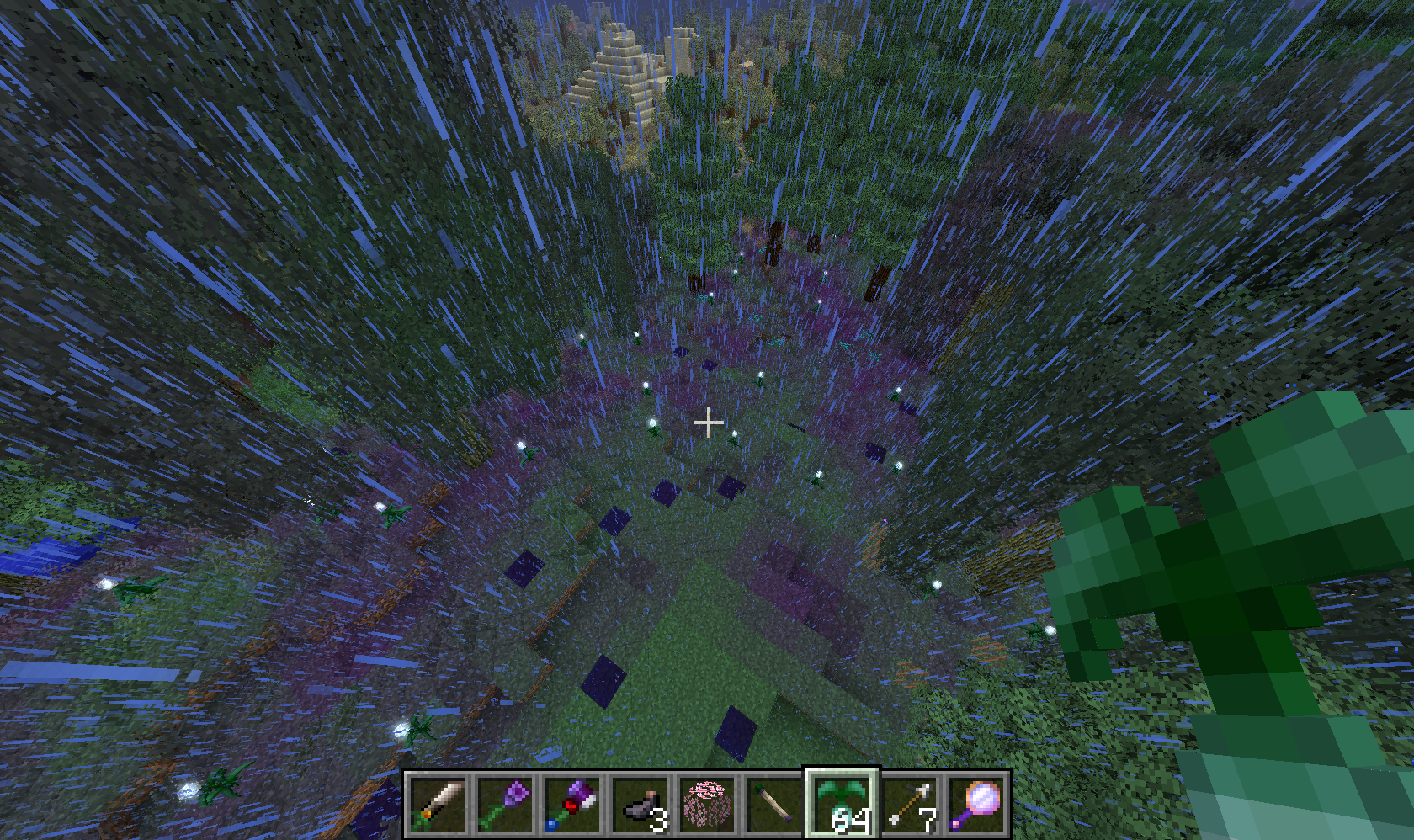Viewport: 1414px width, 840px height.
Task: Choose the purple flower staff slot
Action: pos(505,805)
